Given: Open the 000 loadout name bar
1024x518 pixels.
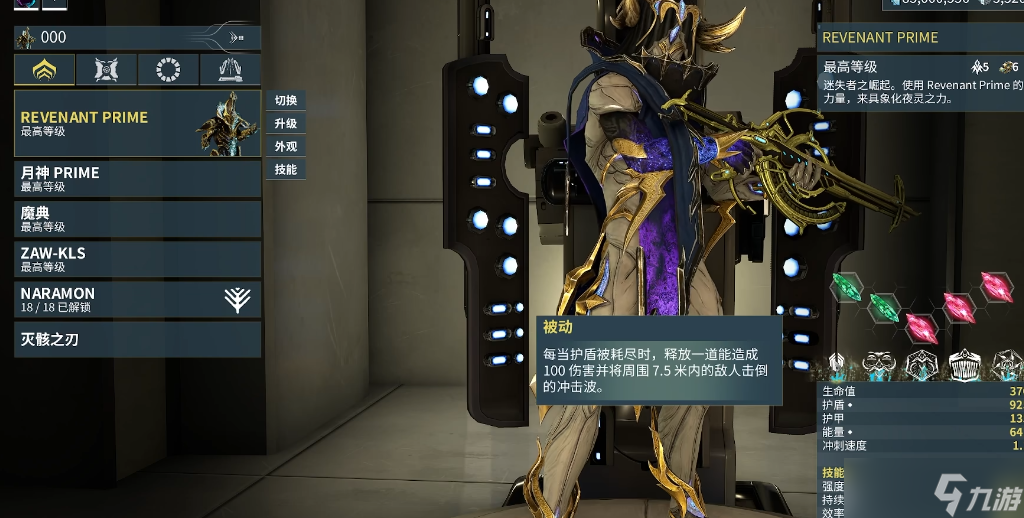Looking at the screenshot, I should [x=137, y=38].
